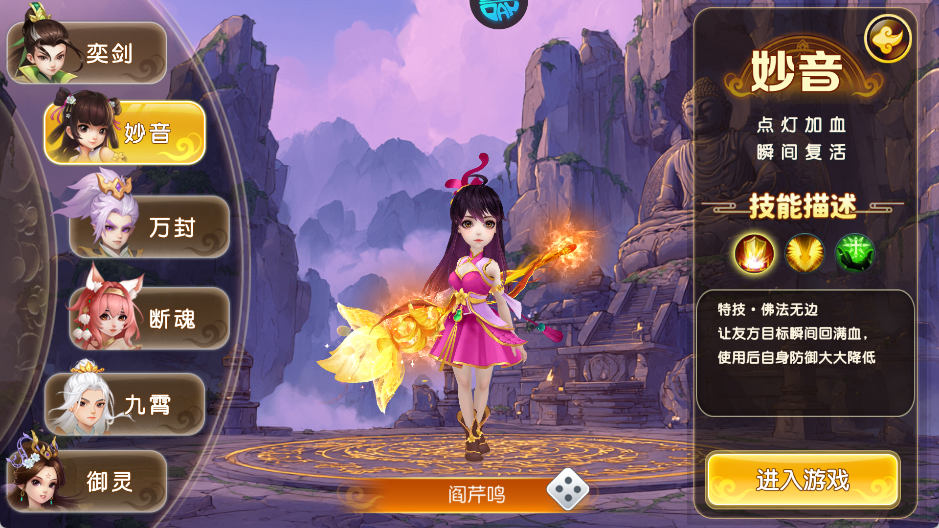View the golden wings skill icon
Viewport: 939px width, 528px height.
pyautogui.click(x=804, y=252)
